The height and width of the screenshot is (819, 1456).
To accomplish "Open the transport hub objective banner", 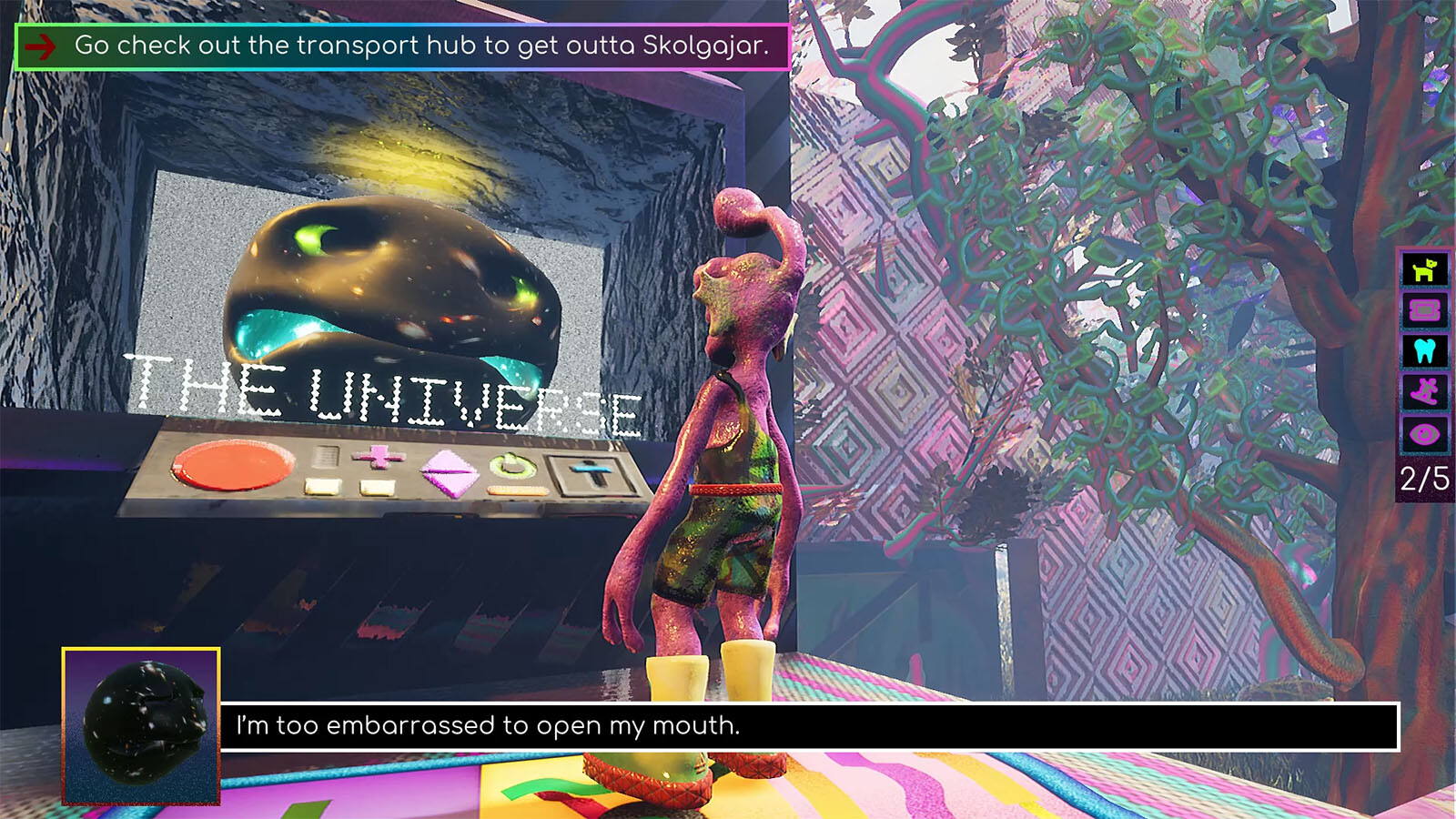I will tap(402, 45).
